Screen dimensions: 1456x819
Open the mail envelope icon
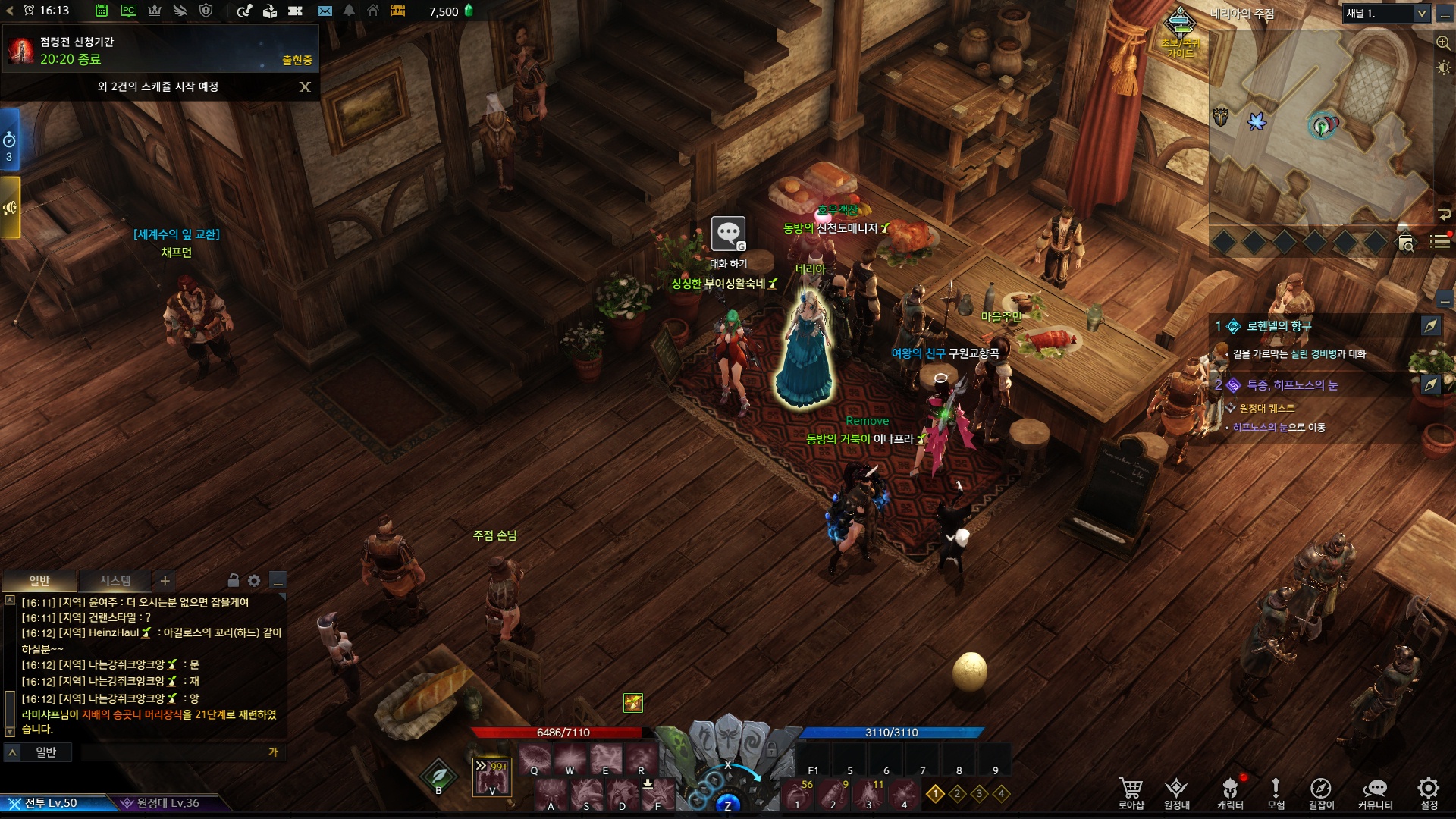(x=325, y=11)
